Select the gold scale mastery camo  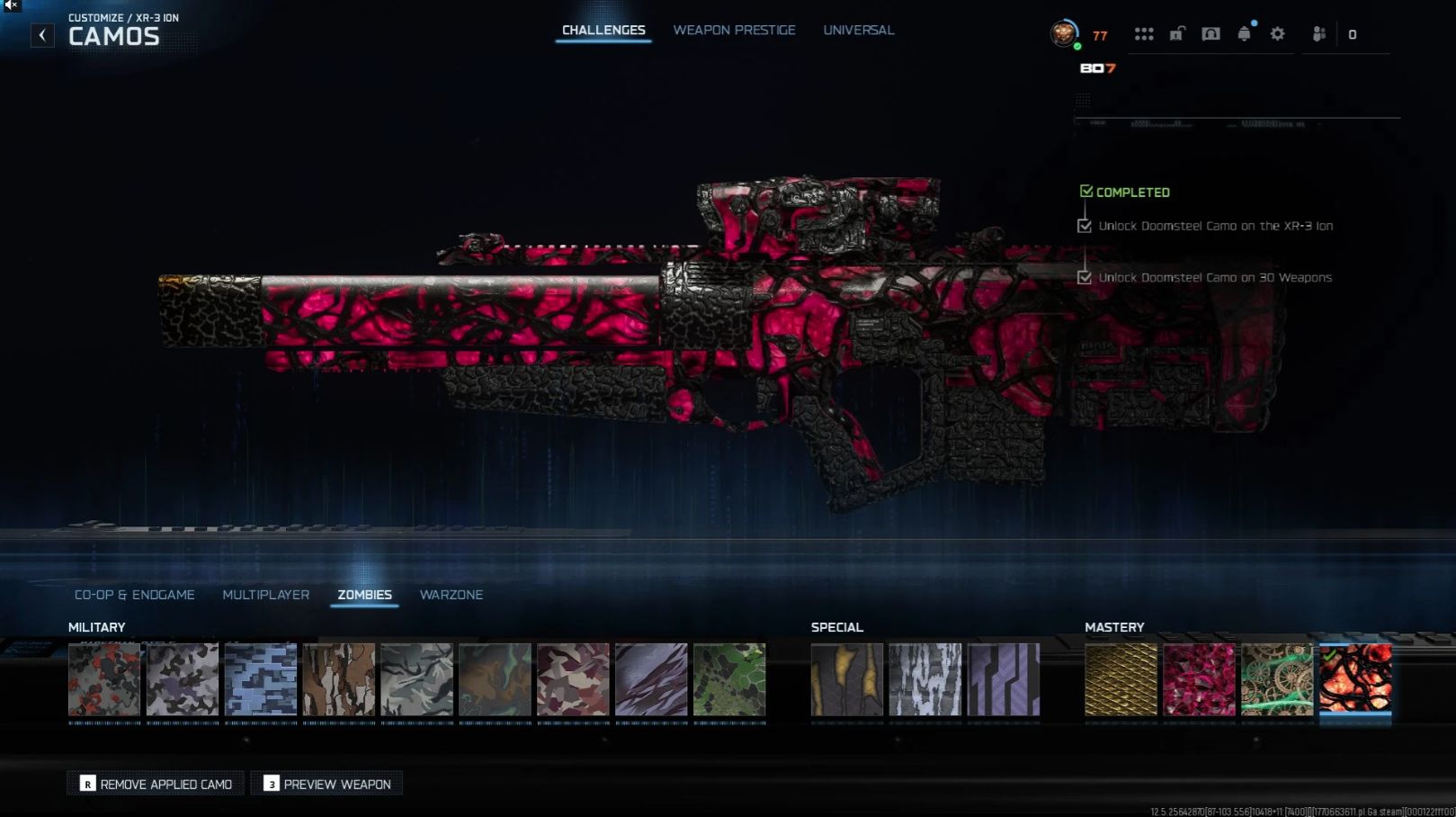click(1121, 679)
